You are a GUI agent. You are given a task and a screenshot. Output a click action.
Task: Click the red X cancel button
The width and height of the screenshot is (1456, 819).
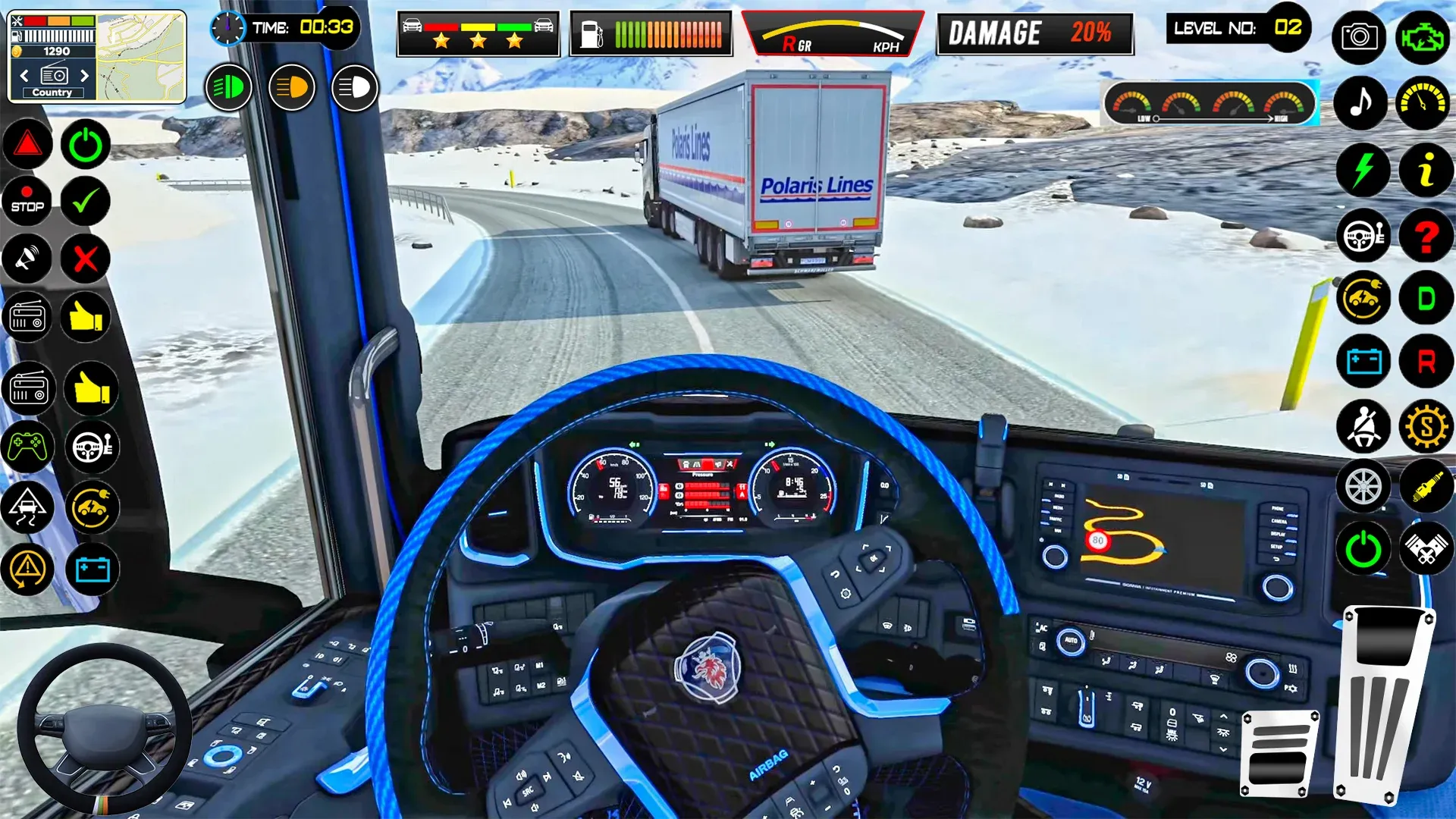85,259
